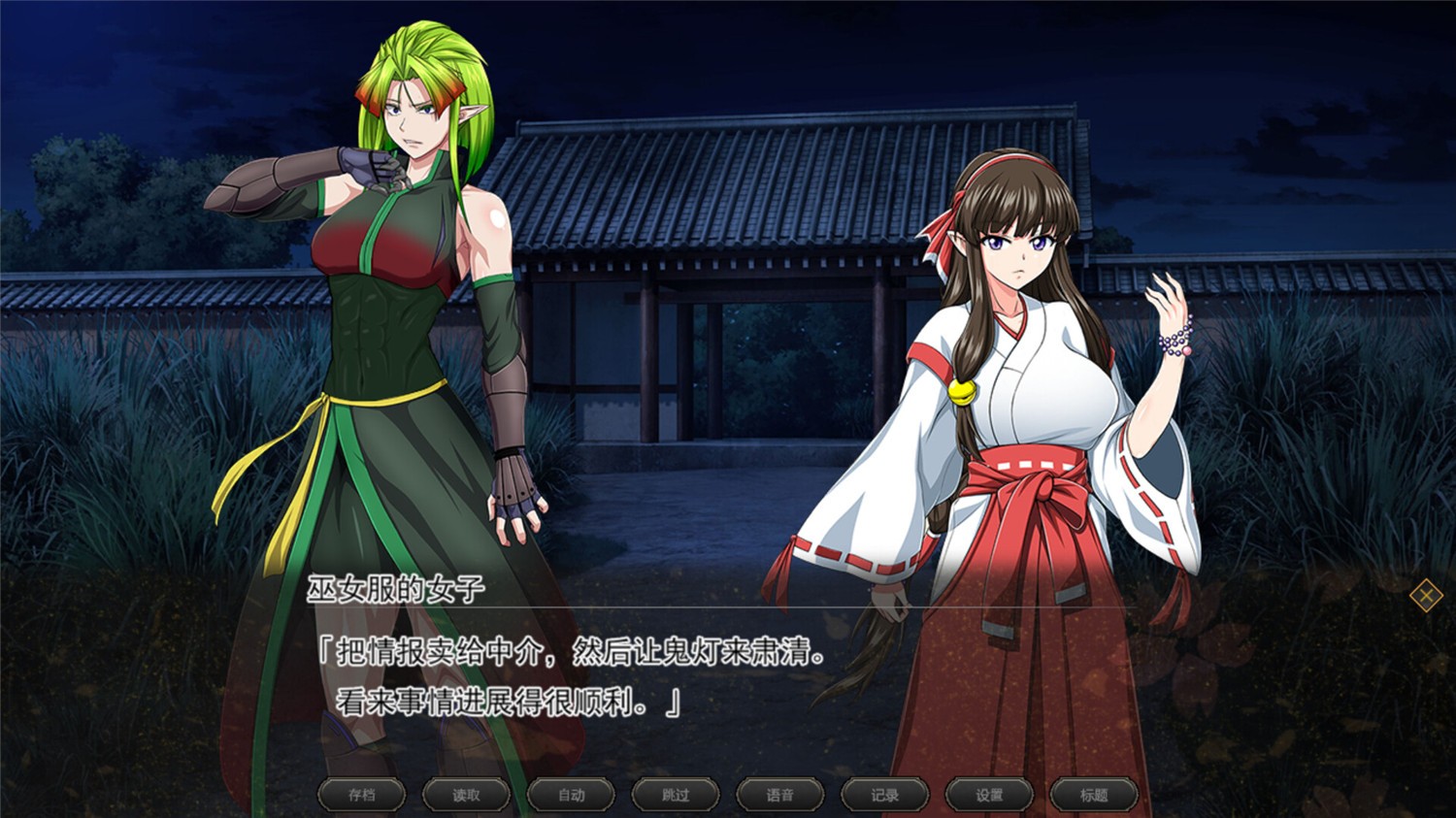Open the 记录 message backlog
1456x818 pixels.
click(883, 794)
